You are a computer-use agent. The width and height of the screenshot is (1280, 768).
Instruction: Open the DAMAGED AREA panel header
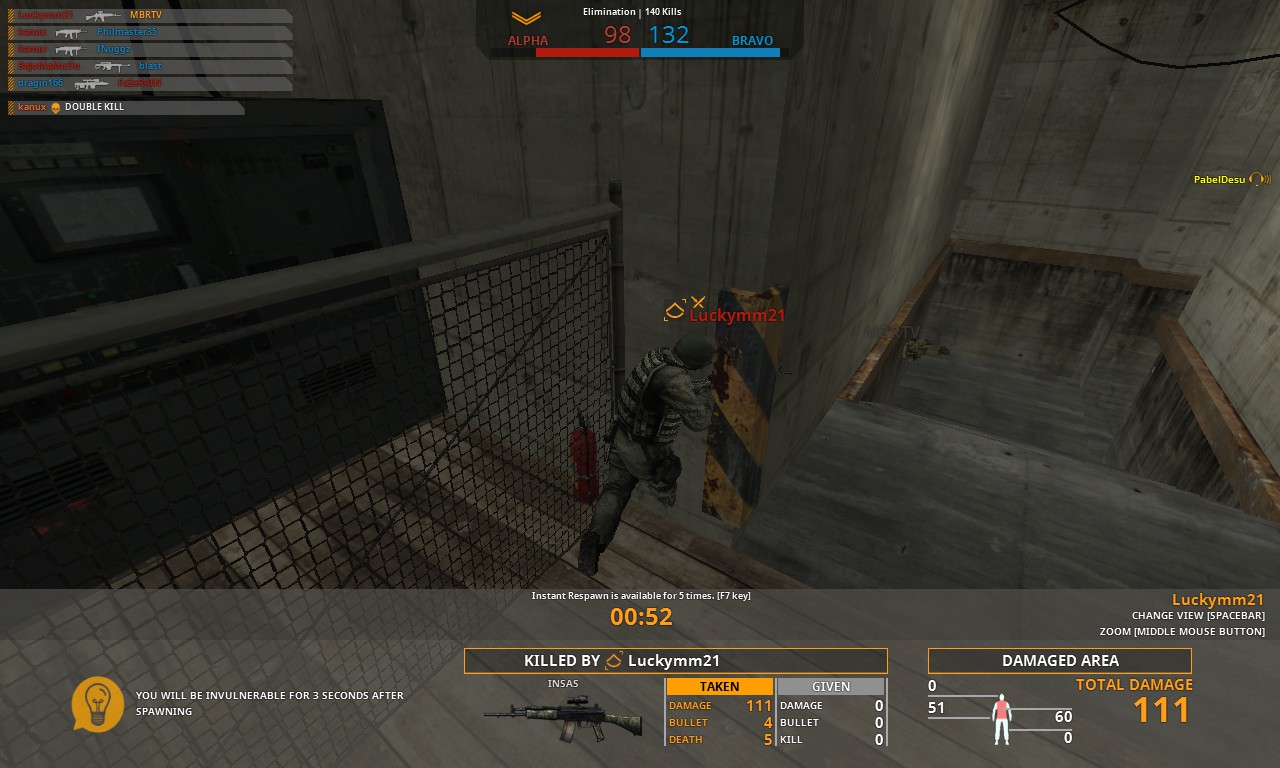click(1059, 660)
